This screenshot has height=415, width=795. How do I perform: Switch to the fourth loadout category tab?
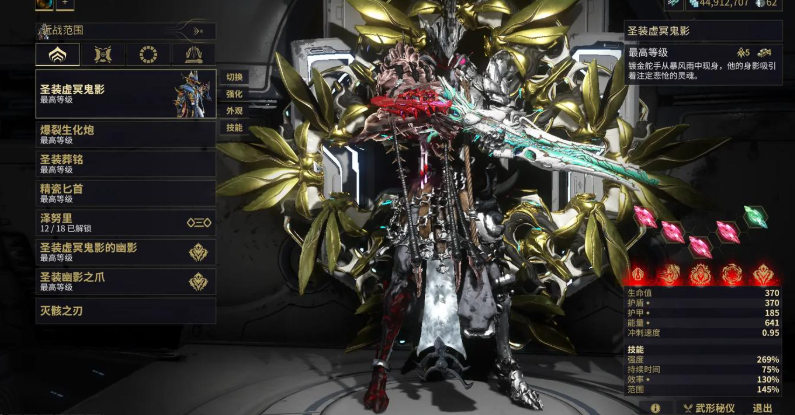coord(193,54)
